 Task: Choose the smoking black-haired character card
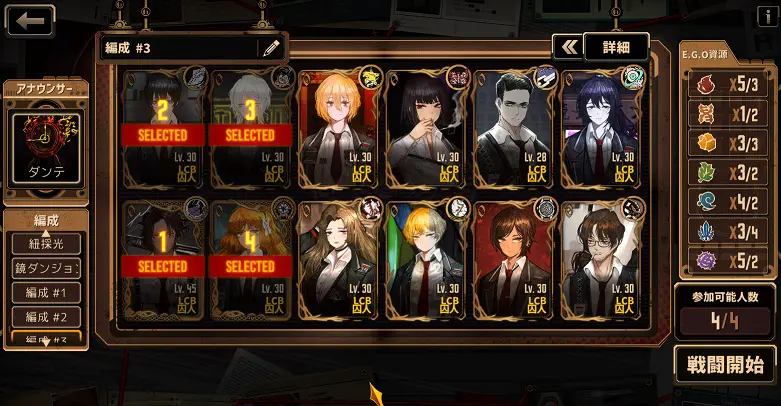coord(425,127)
